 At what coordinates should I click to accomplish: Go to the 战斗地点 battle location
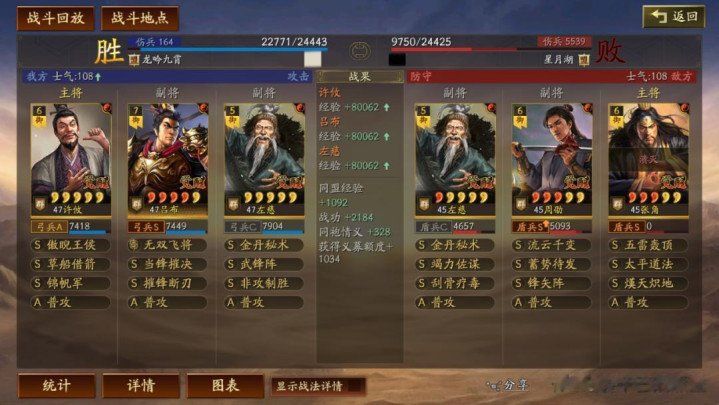[139, 18]
